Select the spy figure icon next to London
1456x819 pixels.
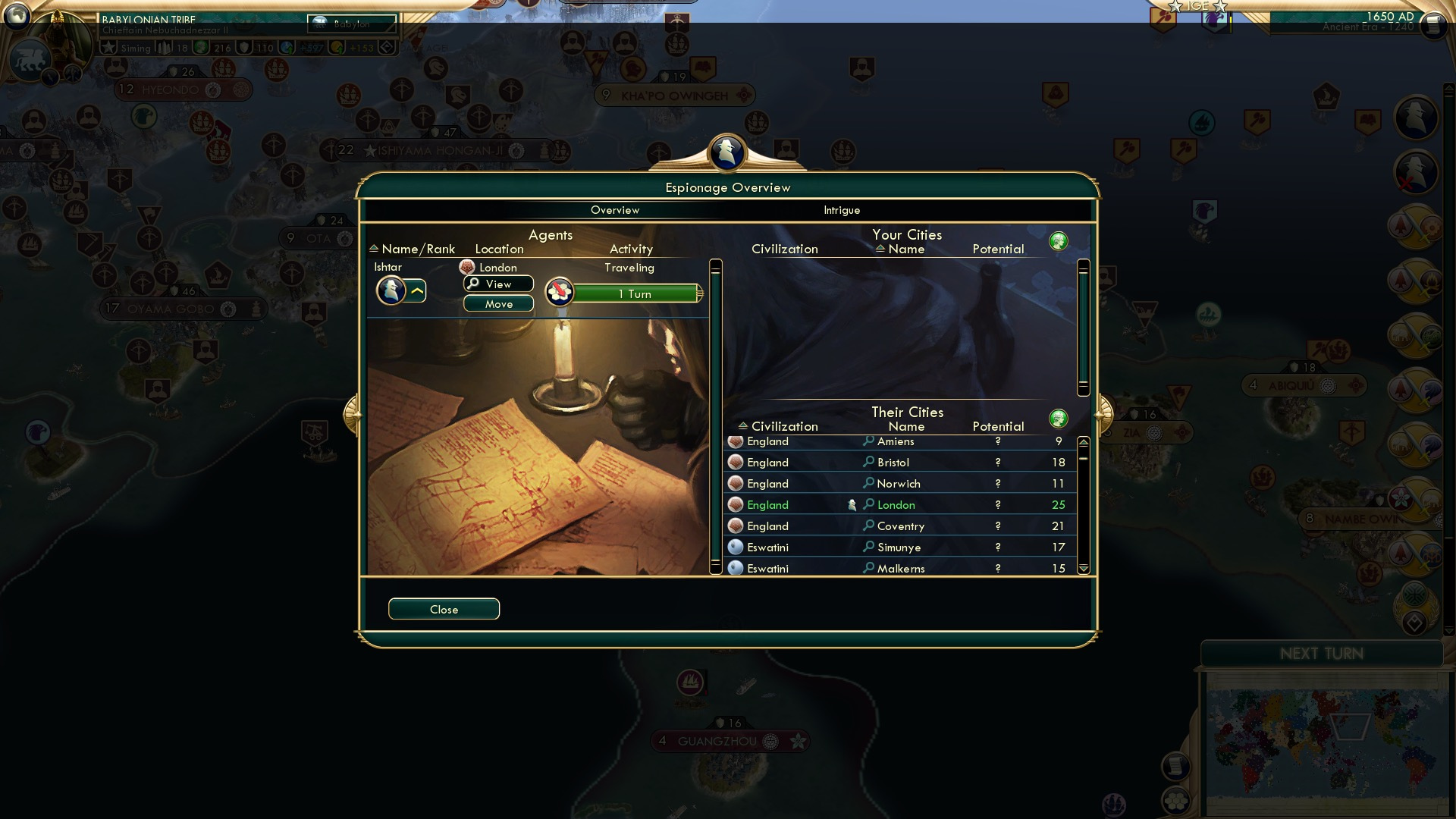tap(851, 504)
